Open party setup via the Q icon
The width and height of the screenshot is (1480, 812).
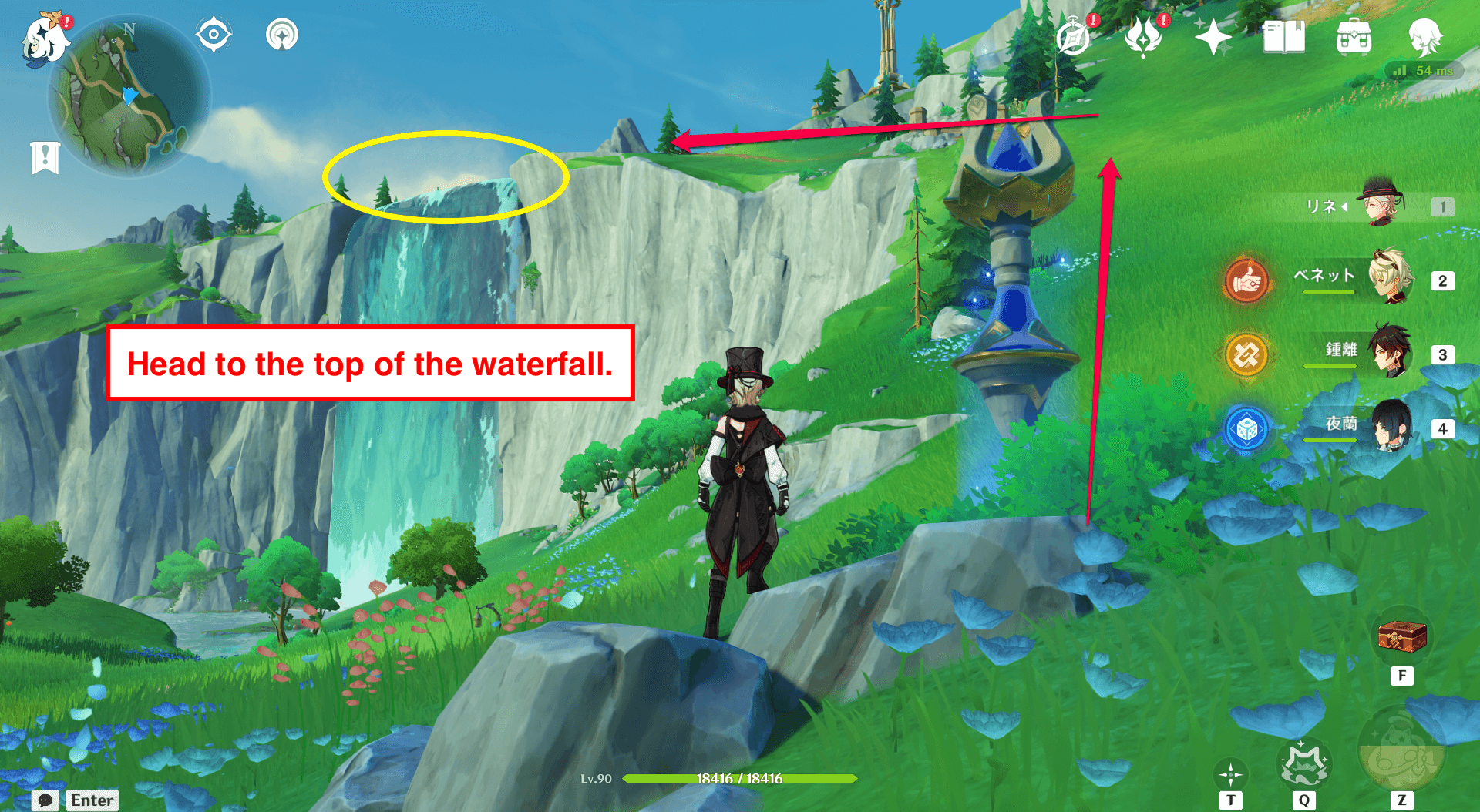[x=1305, y=763]
